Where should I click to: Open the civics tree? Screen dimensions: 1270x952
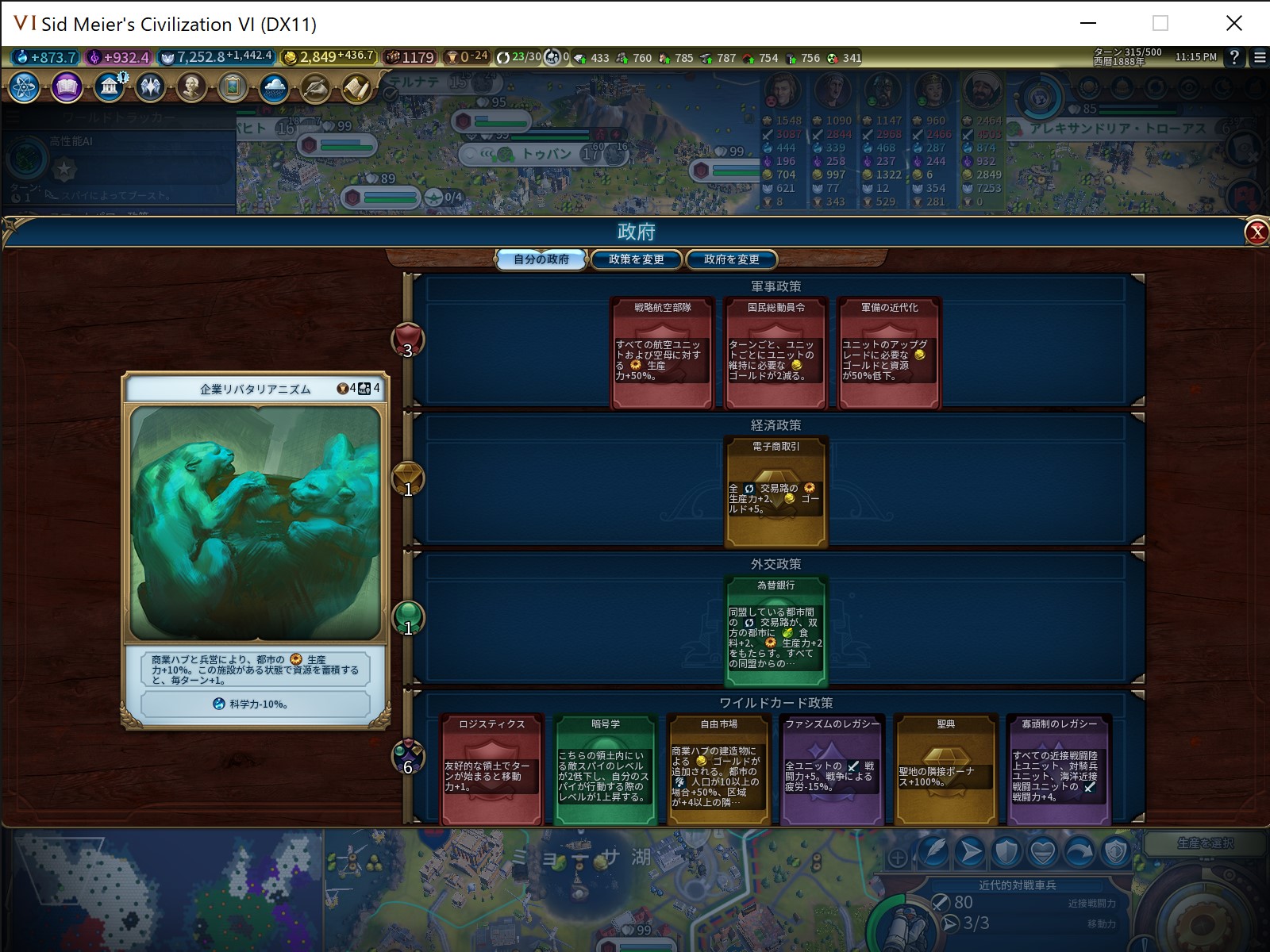pos(67,87)
